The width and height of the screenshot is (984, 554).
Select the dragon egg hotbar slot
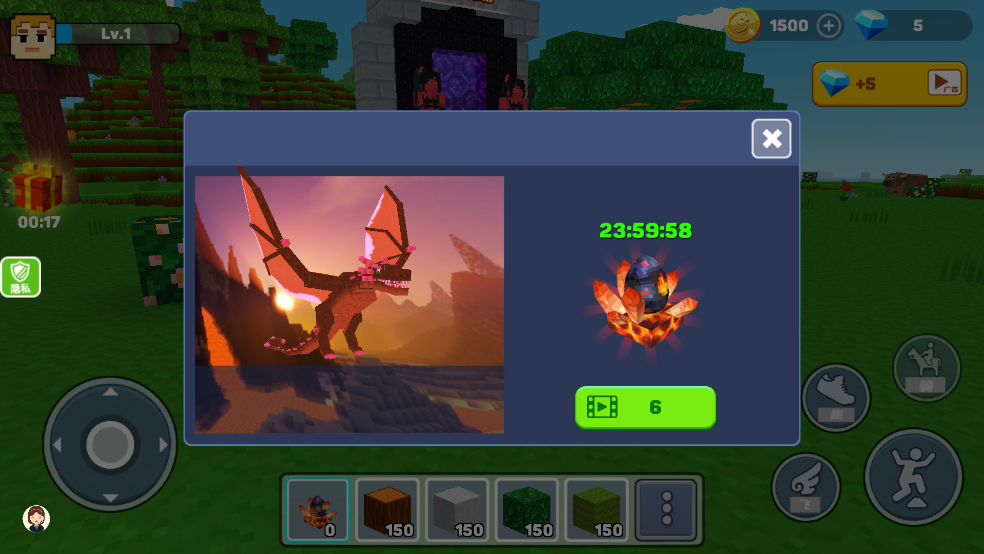coord(317,509)
